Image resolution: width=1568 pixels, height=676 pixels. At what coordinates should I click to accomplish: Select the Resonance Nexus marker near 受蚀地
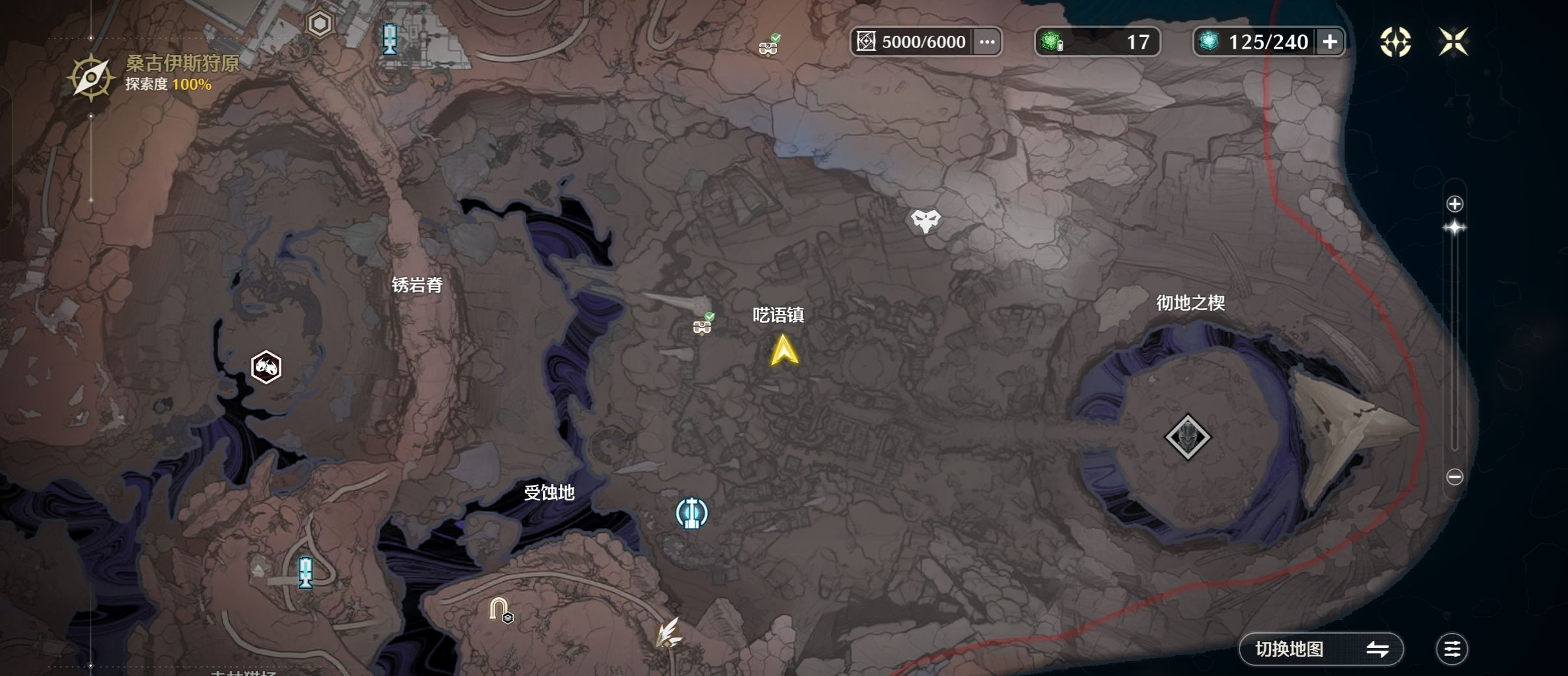point(691,513)
